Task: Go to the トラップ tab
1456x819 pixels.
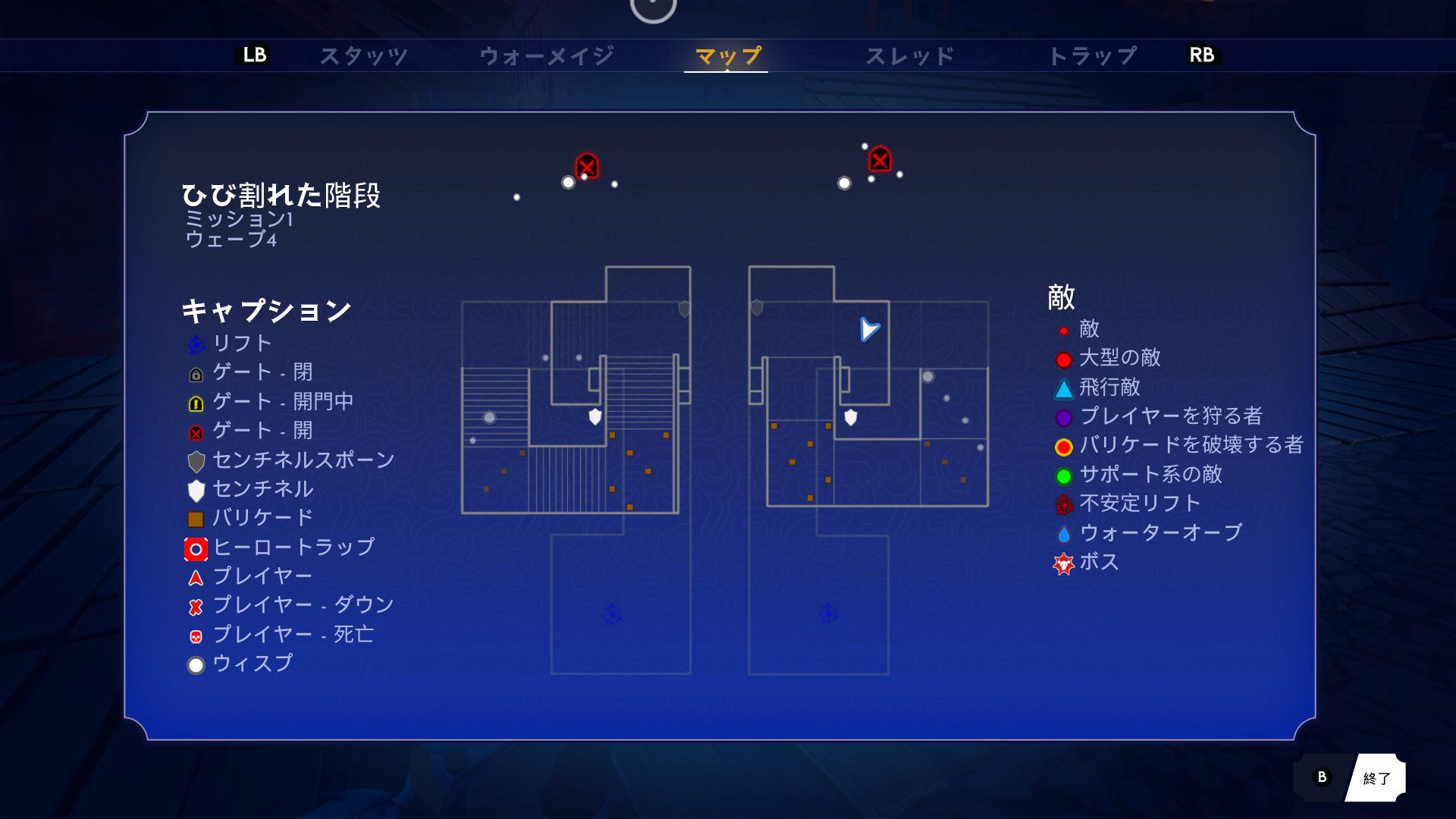Action: (1092, 55)
